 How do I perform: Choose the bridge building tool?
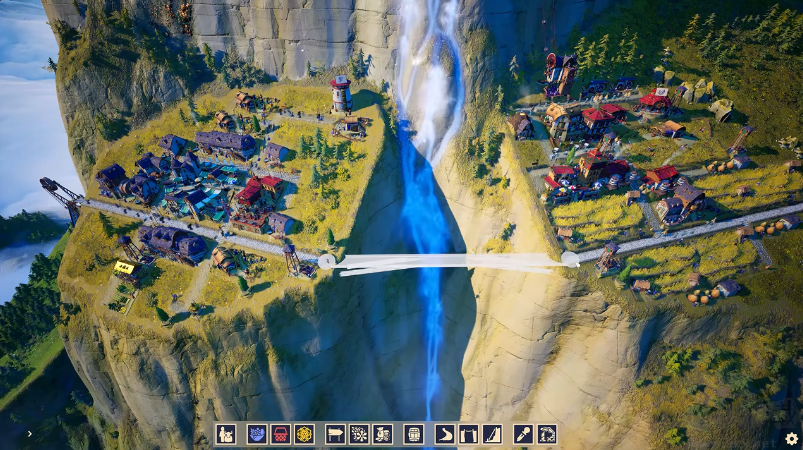coord(468,434)
